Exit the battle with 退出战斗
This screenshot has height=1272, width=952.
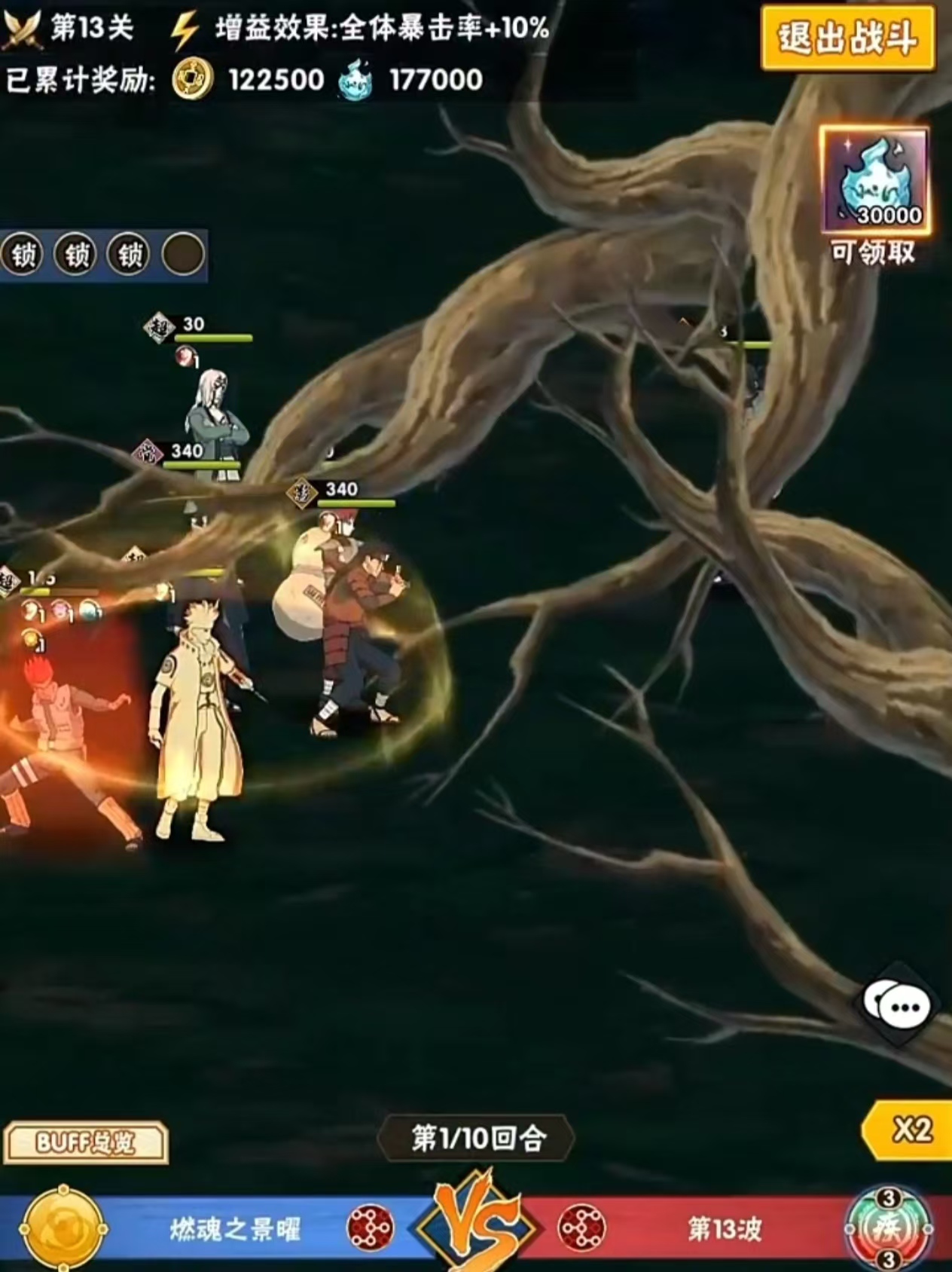847,37
